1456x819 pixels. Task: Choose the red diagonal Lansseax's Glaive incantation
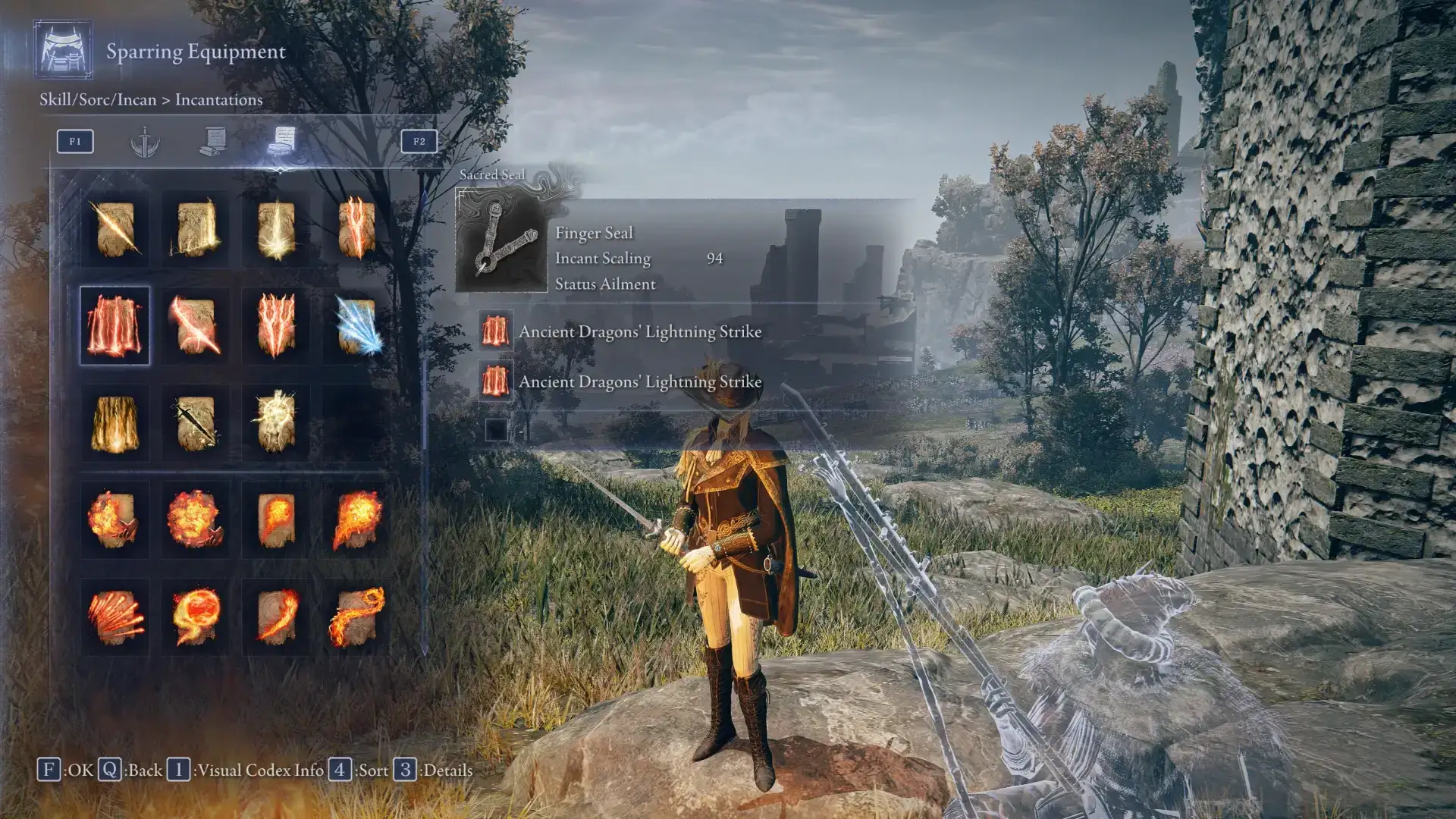point(195,326)
